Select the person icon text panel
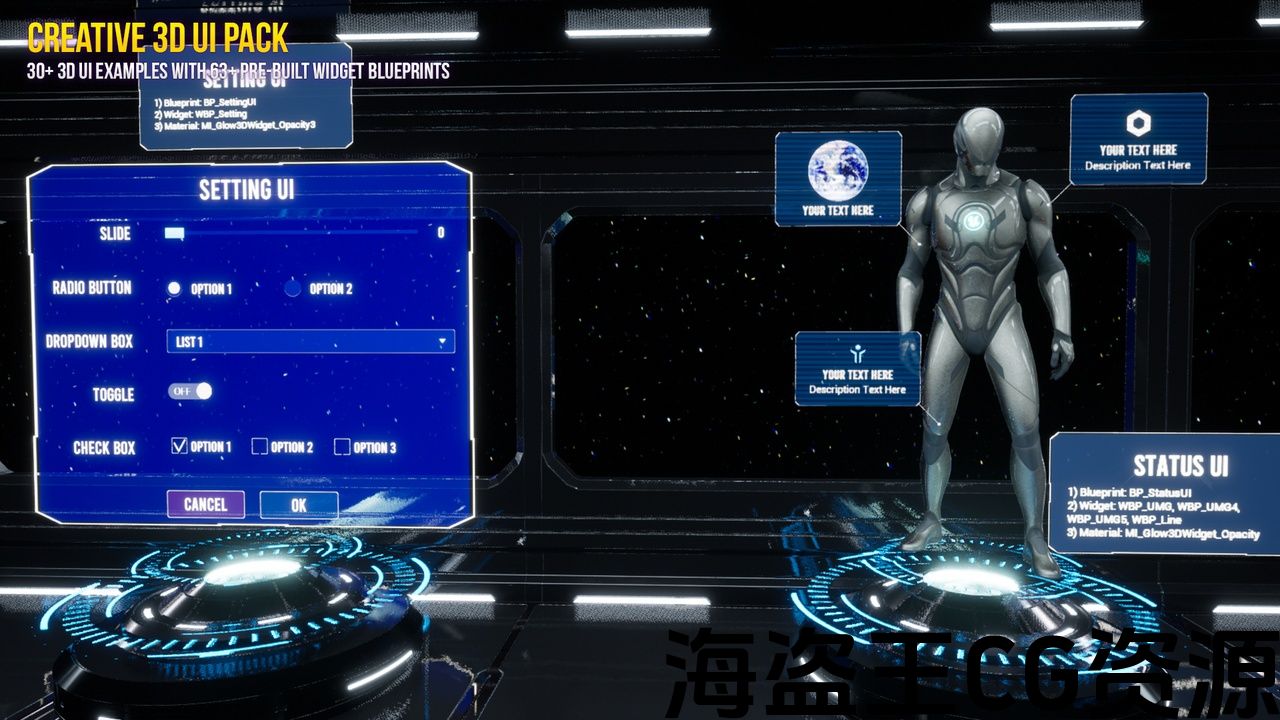This screenshot has width=1280, height=720. coord(857,369)
